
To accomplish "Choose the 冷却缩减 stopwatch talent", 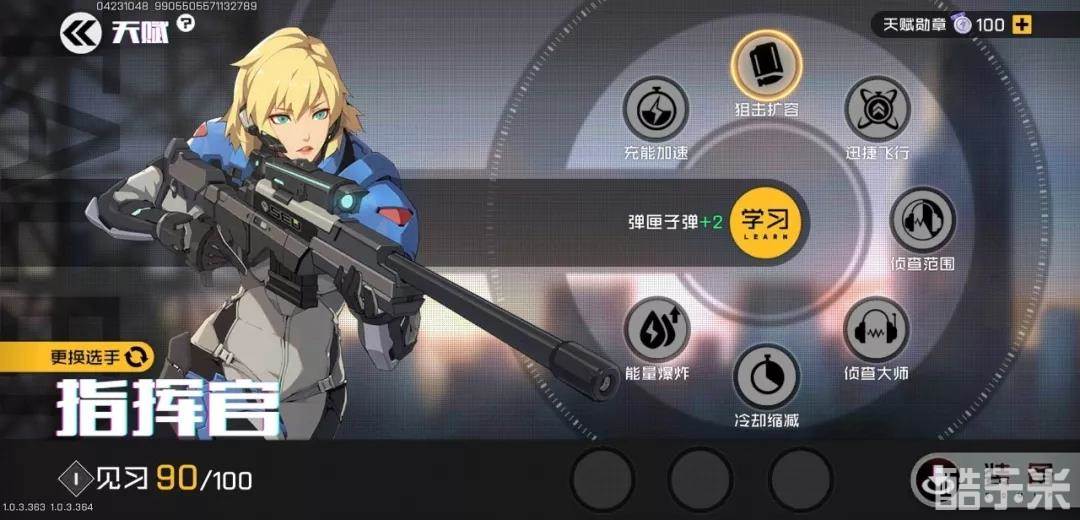I will (x=766, y=377).
